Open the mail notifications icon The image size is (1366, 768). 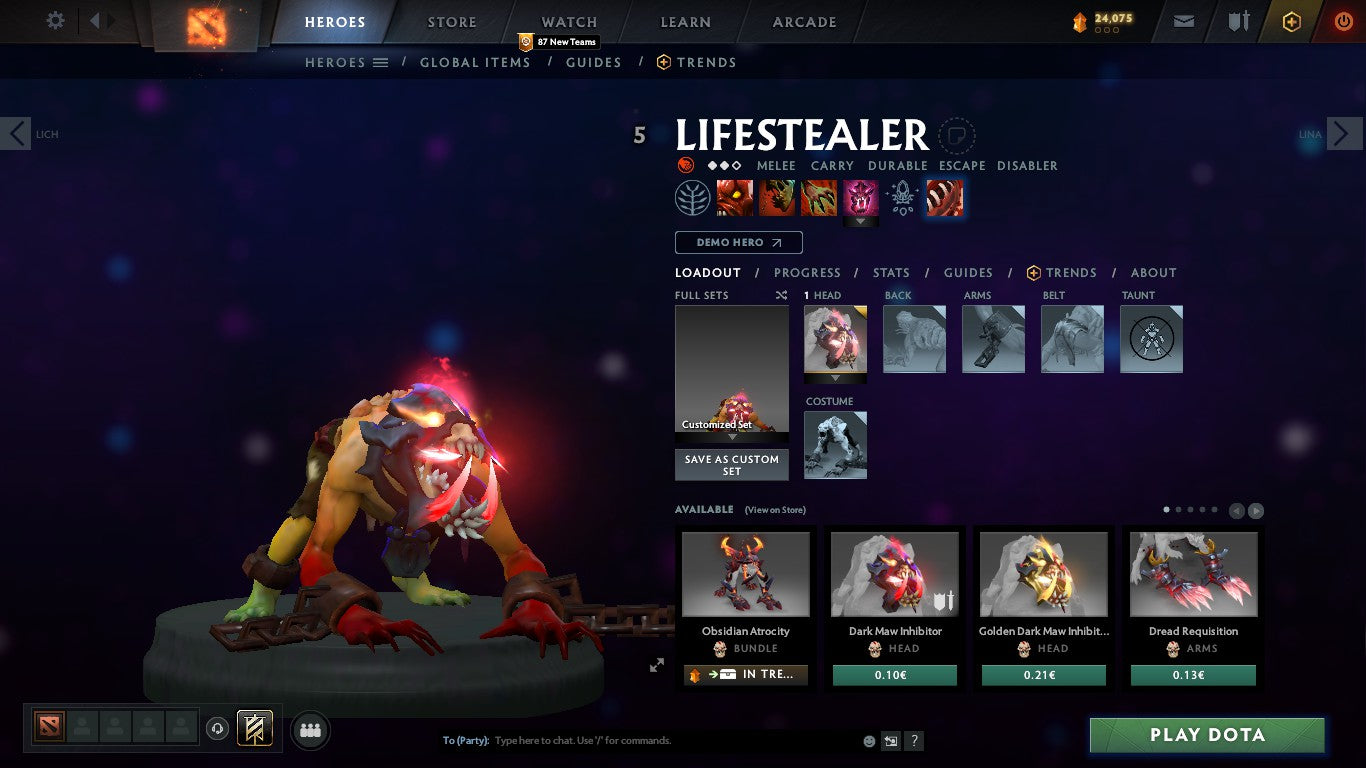pos(1183,20)
